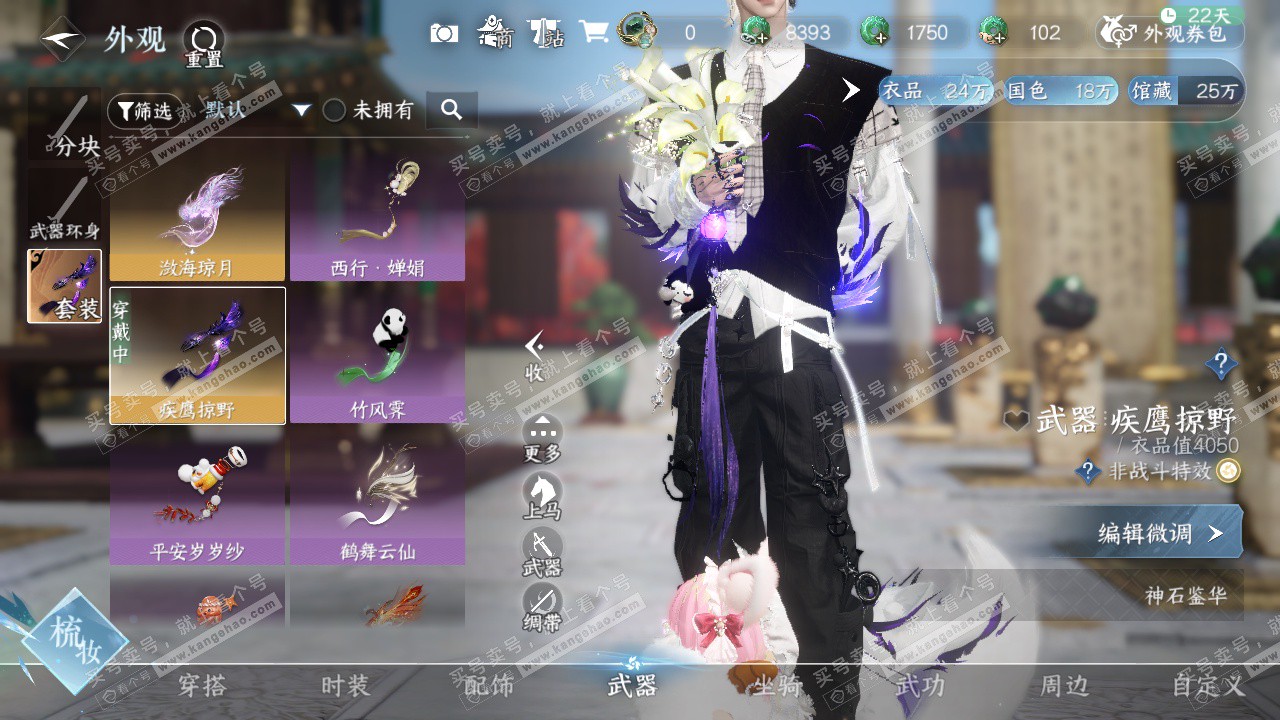Switch to the 坐骑 mount tab
The width and height of the screenshot is (1280, 720).
click(777, 686)
